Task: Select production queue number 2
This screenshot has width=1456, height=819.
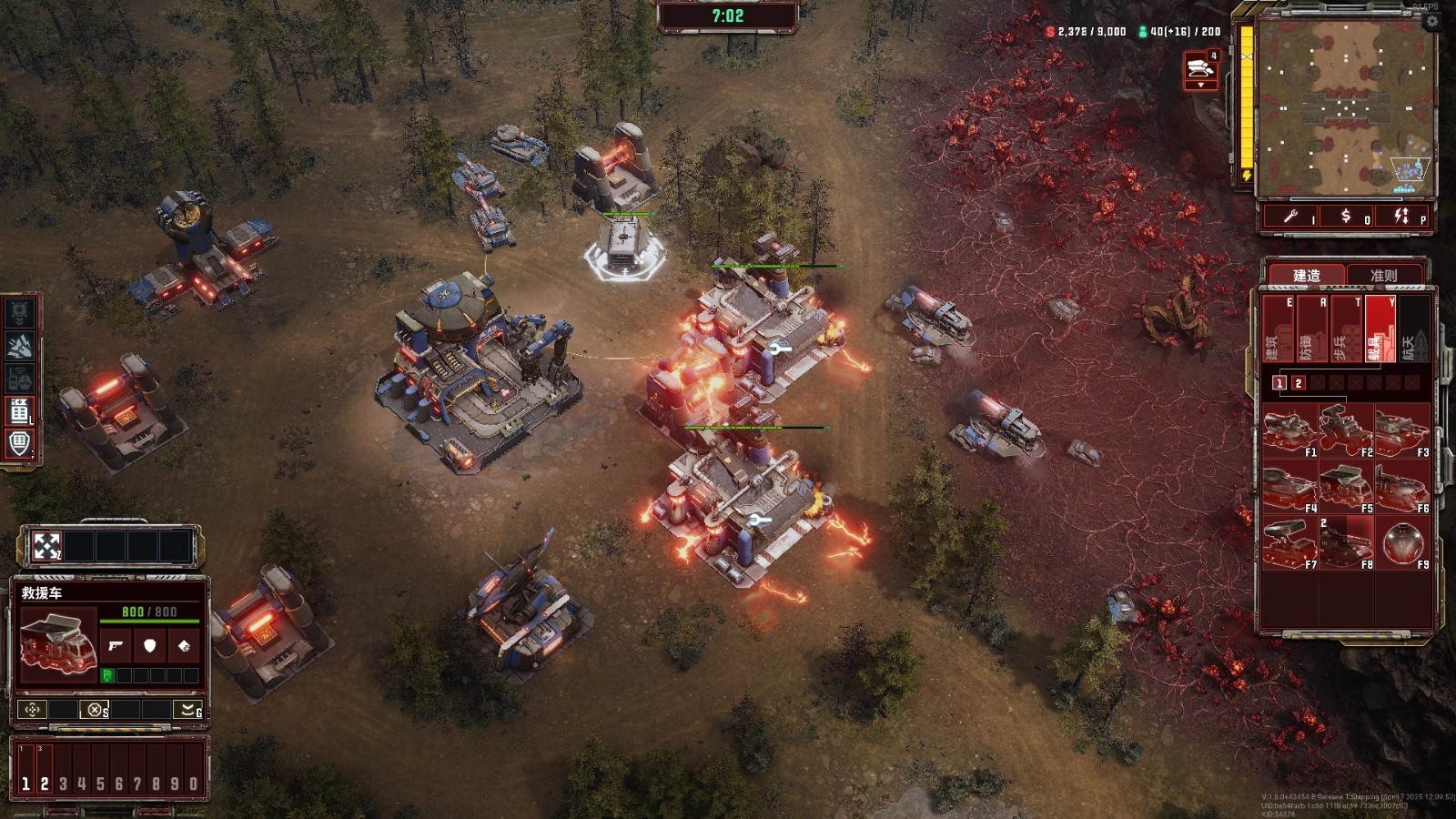Action: (x=1299, y=383)
